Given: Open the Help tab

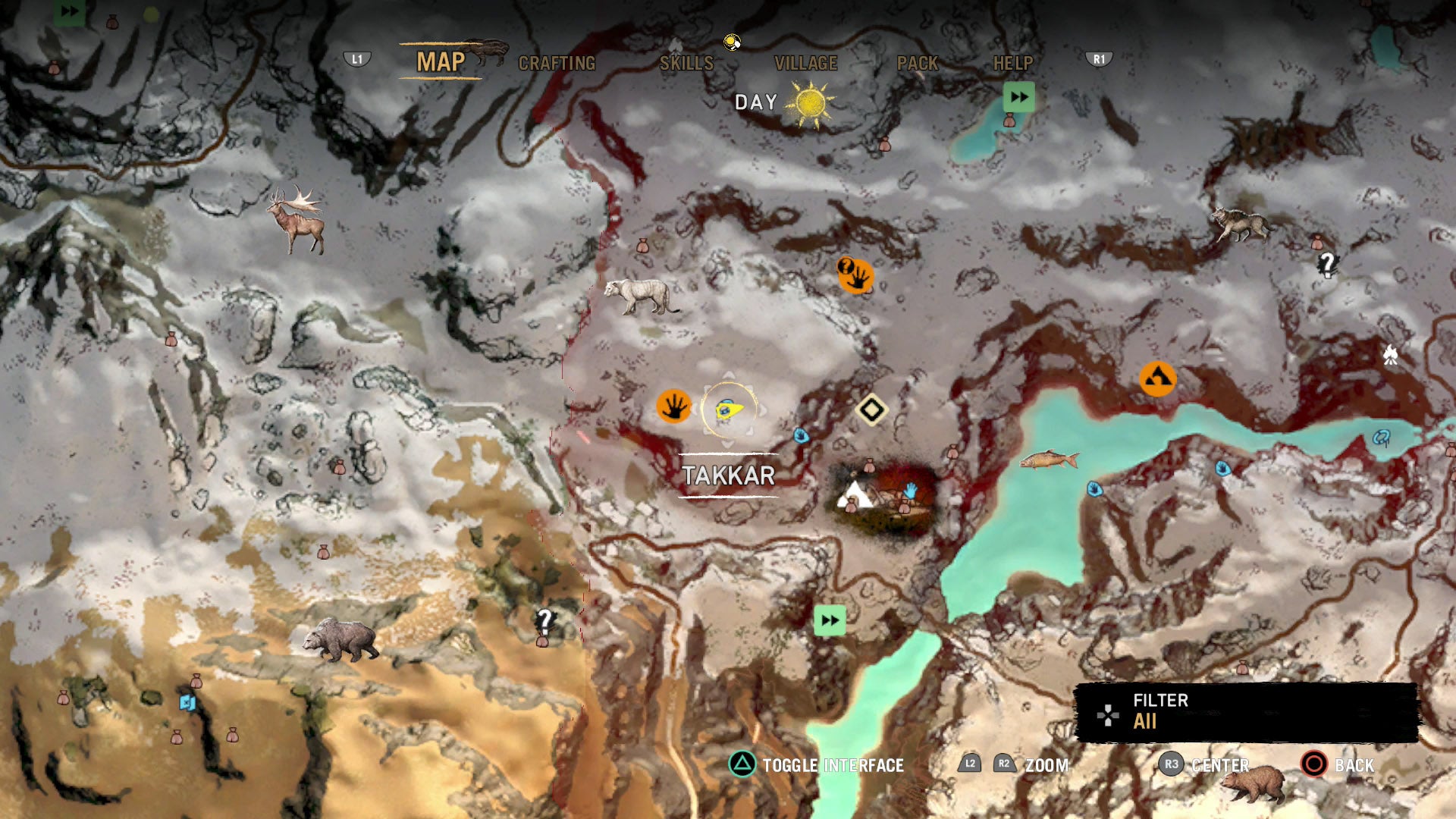Looking at the screenshot, I should 1013,64.
